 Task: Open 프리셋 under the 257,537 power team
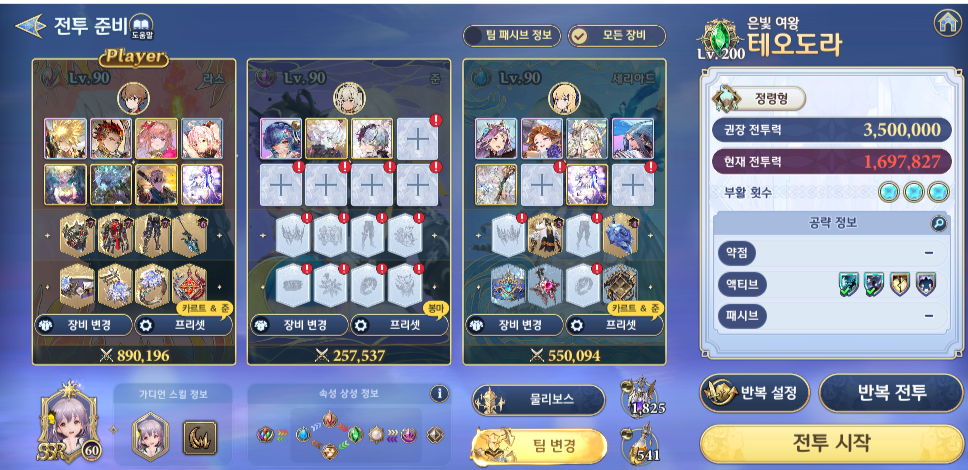397,325
